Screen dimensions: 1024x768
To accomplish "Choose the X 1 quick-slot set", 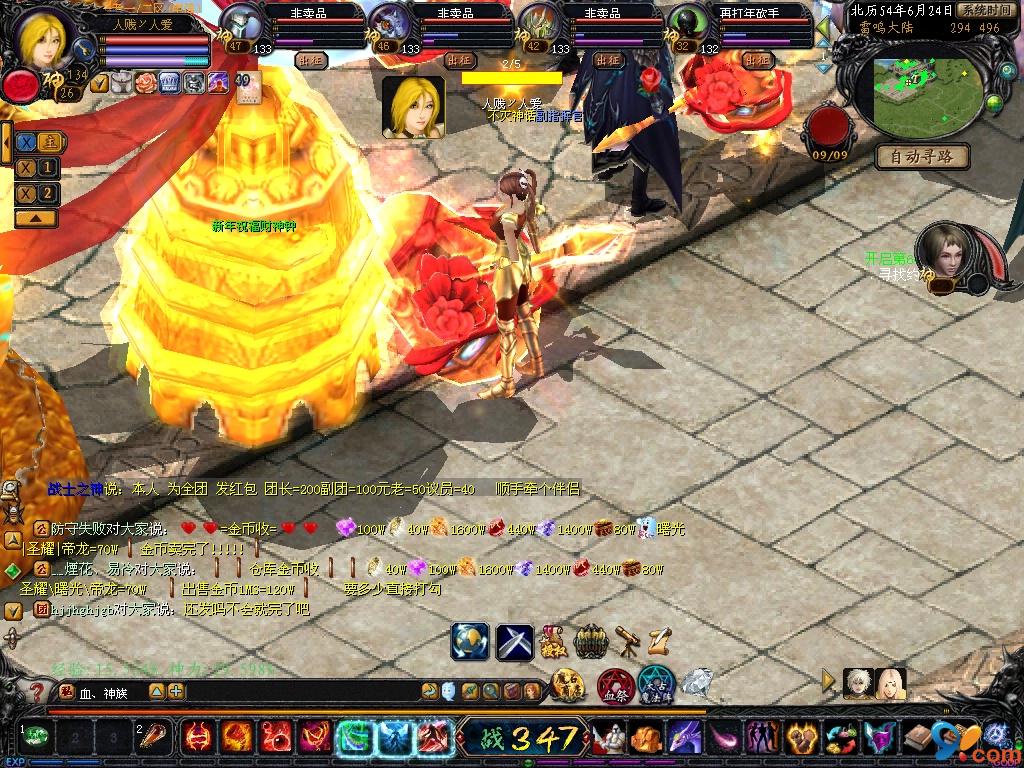I will 37,168.
